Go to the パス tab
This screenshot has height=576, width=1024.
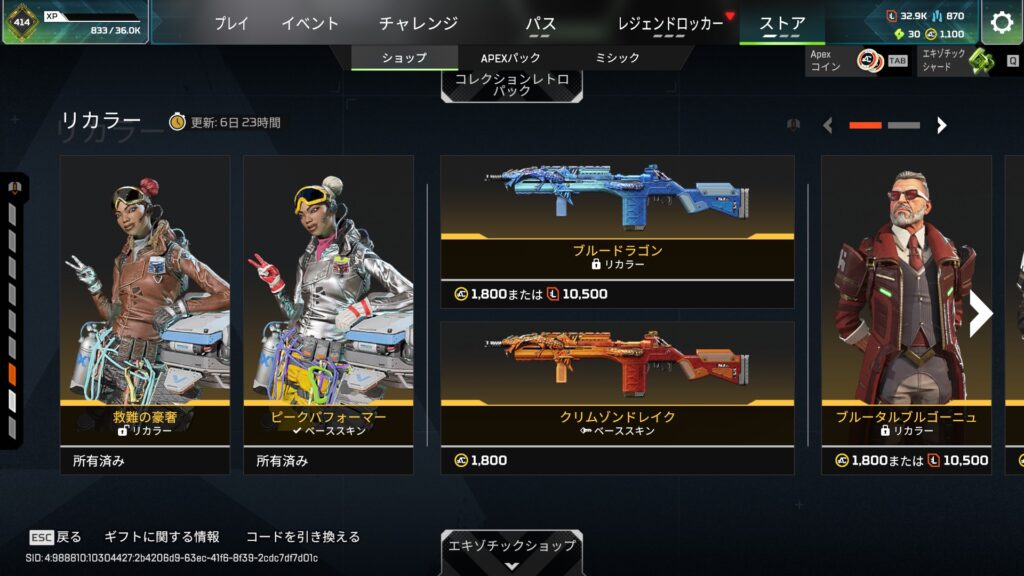(x=541, y=23)
